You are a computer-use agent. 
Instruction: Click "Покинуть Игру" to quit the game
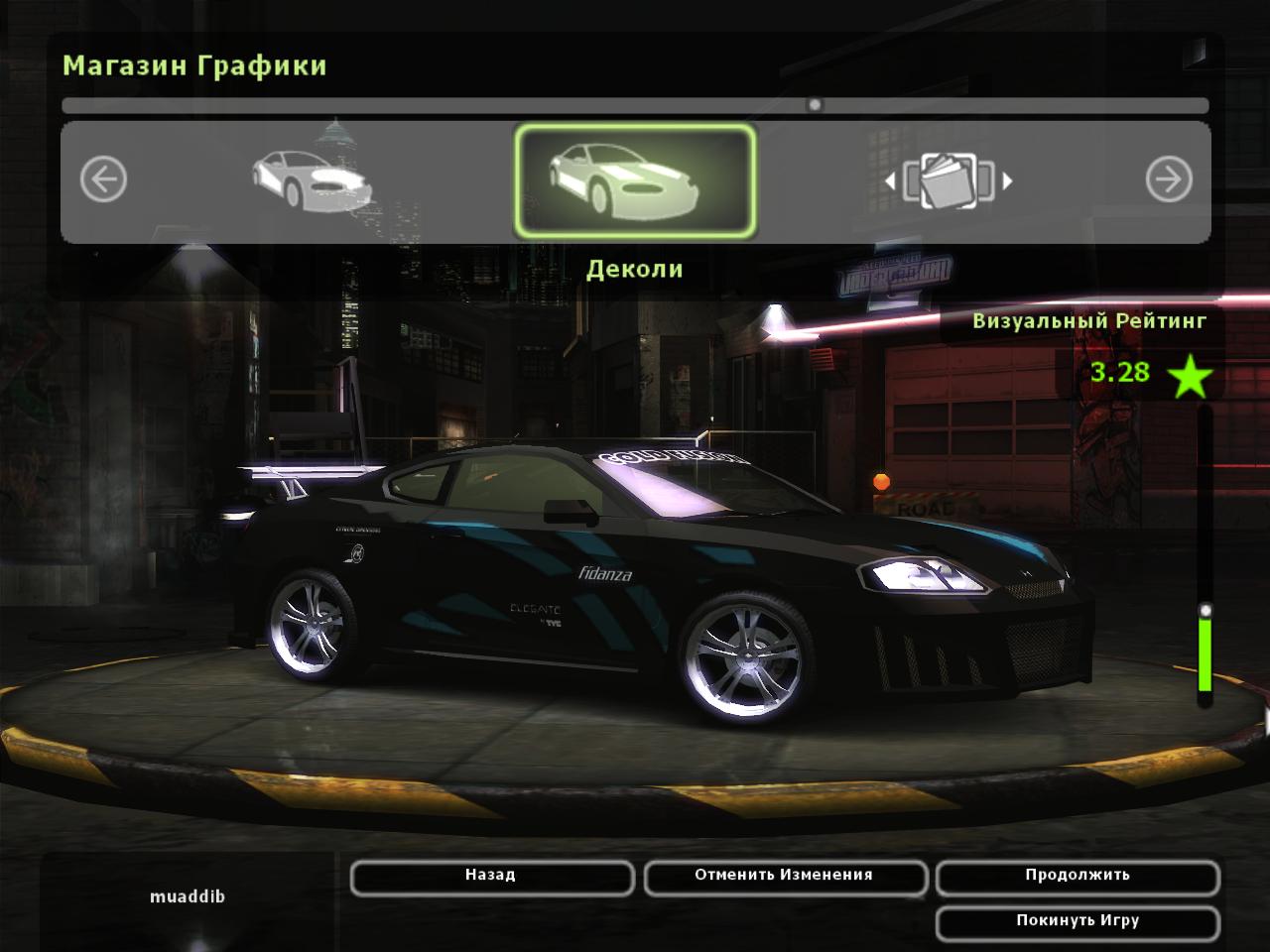1077,922
